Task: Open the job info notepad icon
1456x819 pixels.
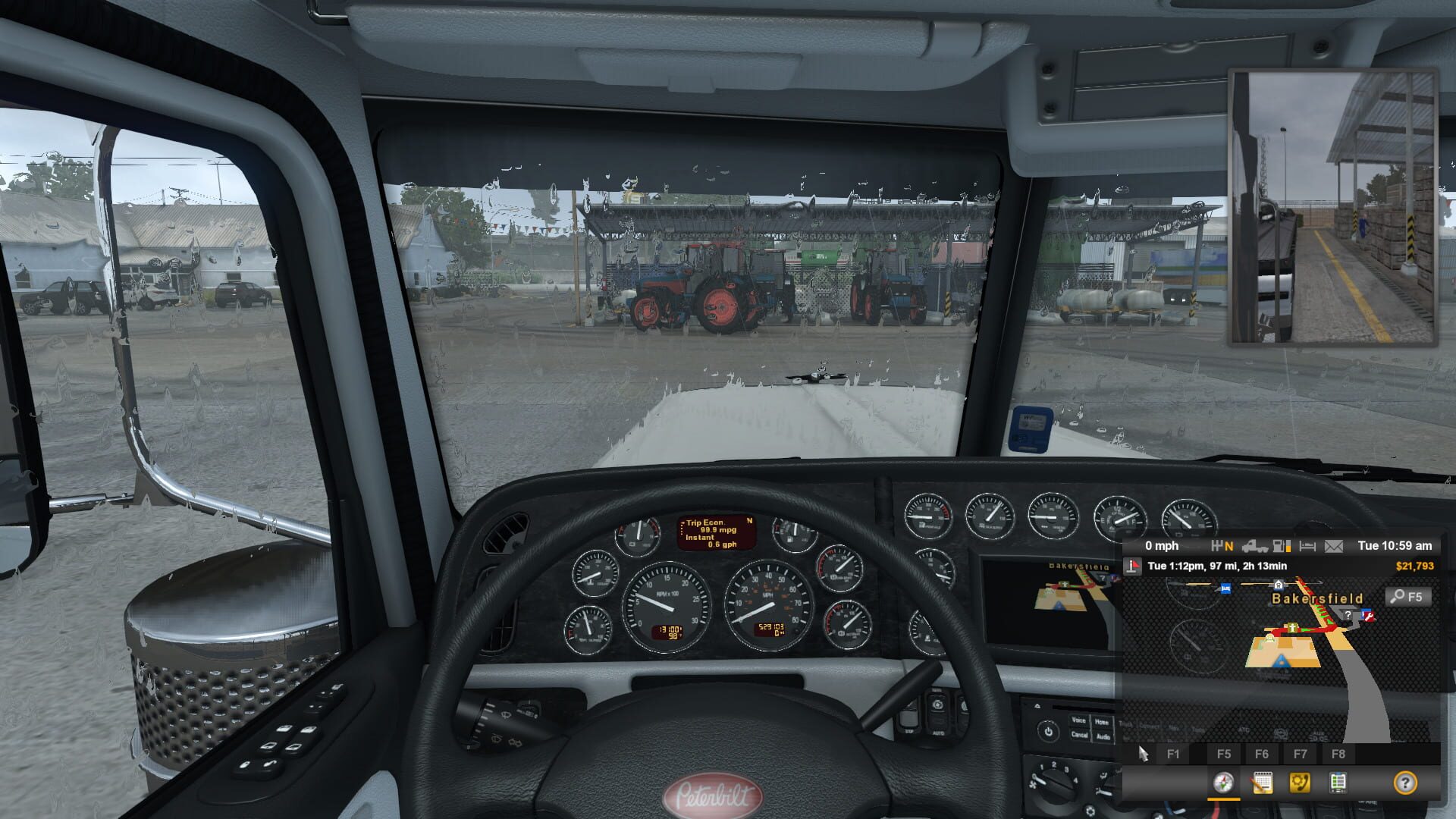Action: [x=1263, y=783]
